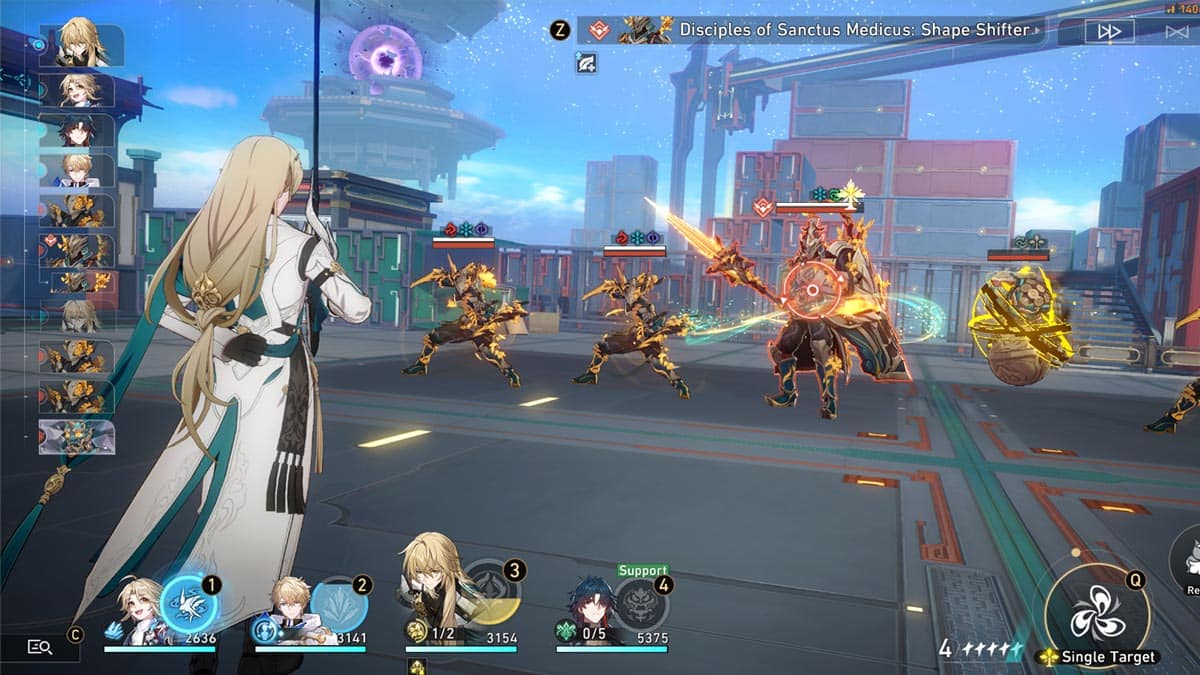The width and height of the screenshot is (1200, 675).
Task: Inspect the leaf buff icon under enemy banner
Action: (x=586, y=63)
